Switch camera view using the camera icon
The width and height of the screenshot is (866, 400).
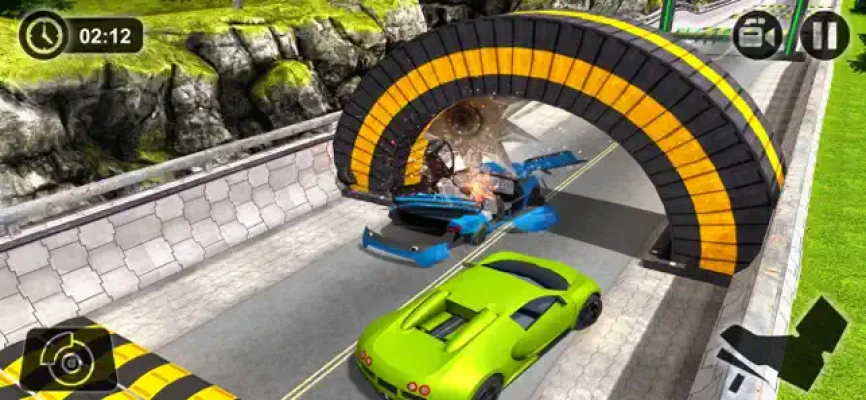[x=757, y=36]
